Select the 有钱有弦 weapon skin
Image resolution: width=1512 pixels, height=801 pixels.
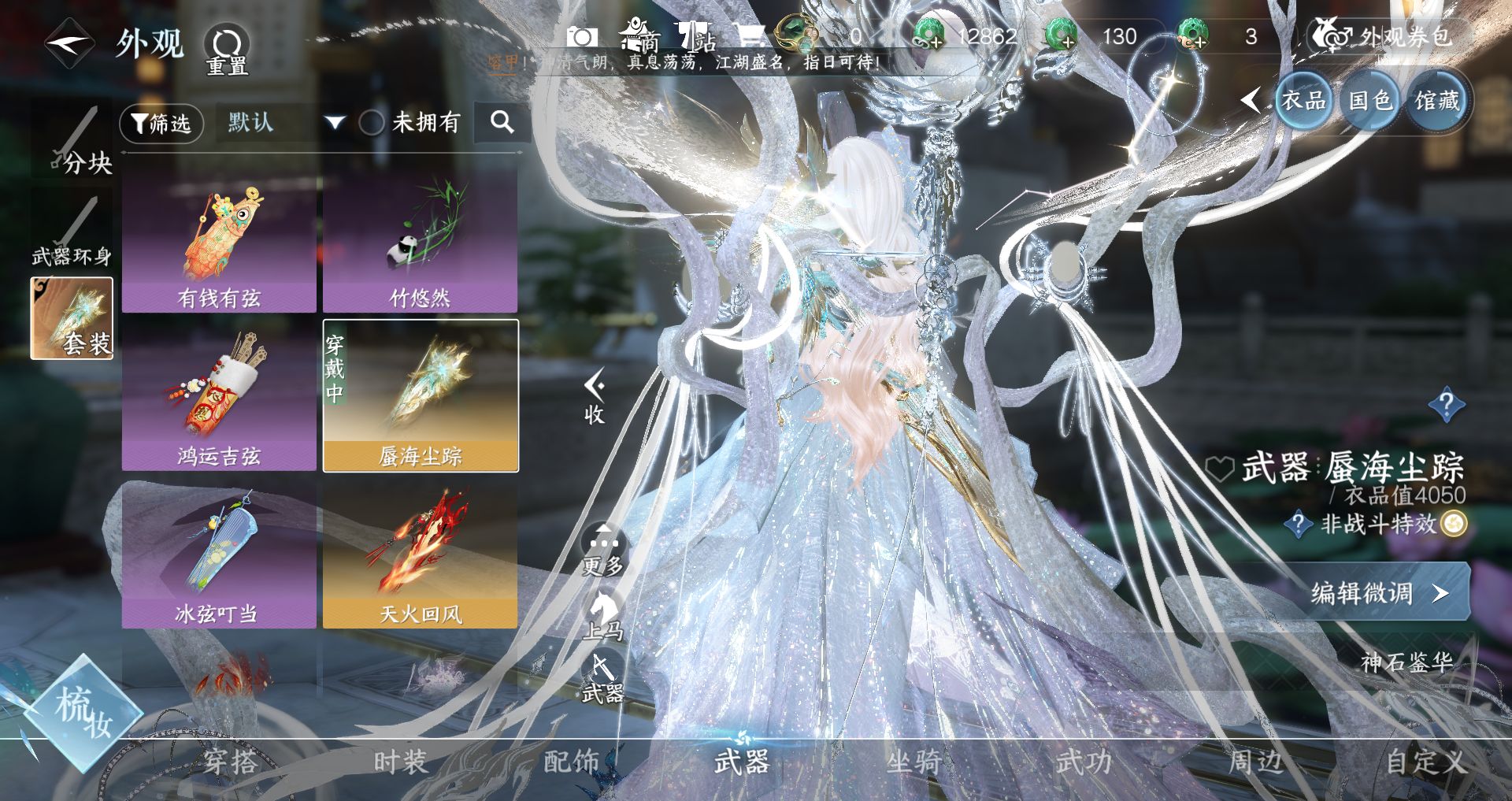pyautogui.click(x=219, y=244)
